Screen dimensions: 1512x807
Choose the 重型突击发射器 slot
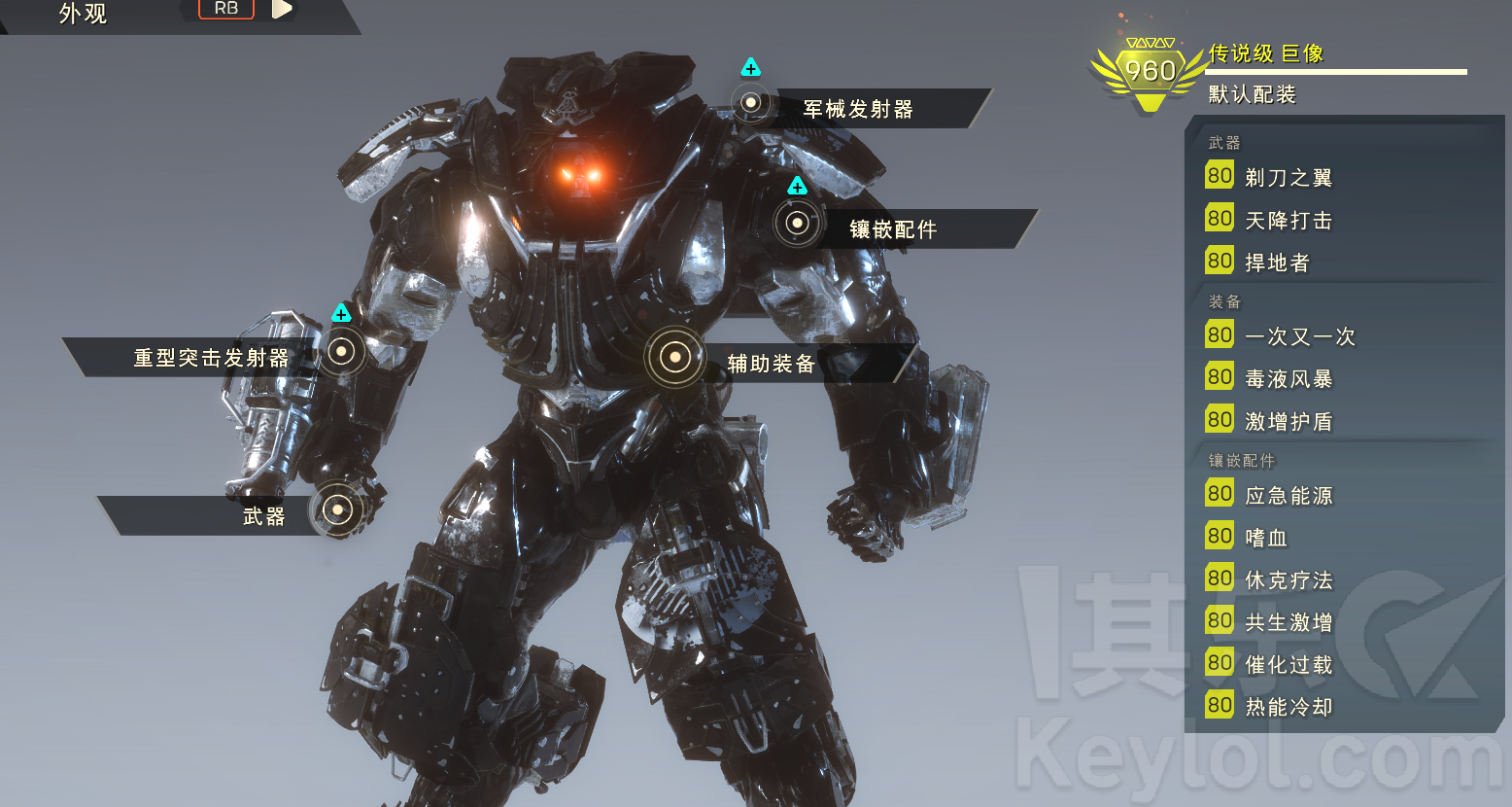(x=341, y=352)
